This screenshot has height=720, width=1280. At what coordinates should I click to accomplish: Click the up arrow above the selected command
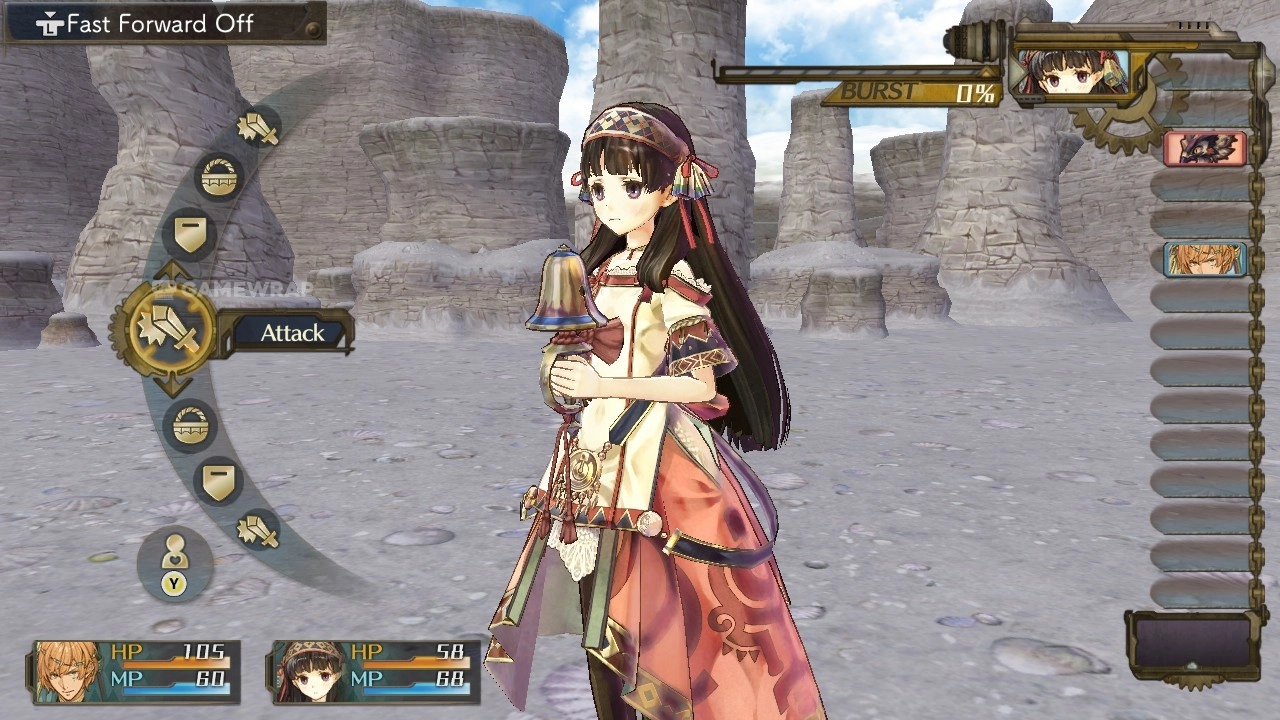coord(172,271)
